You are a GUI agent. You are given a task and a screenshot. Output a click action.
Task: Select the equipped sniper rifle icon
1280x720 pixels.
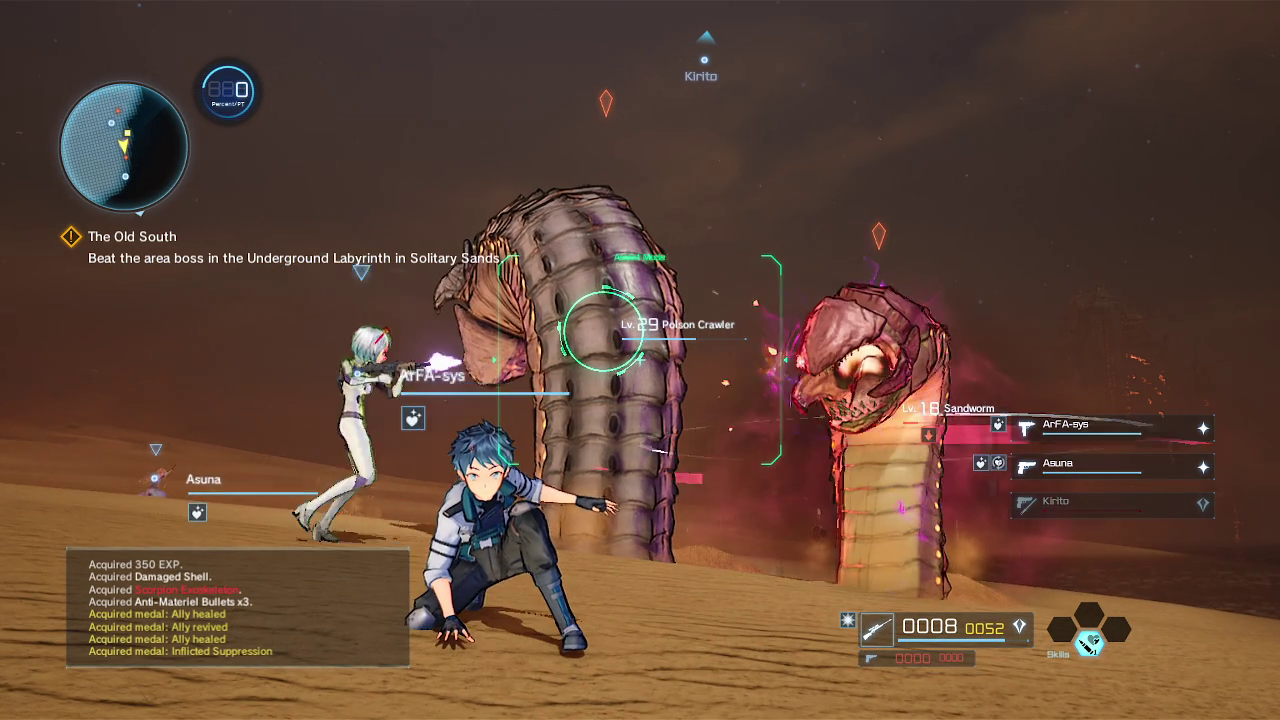(877, 628)
